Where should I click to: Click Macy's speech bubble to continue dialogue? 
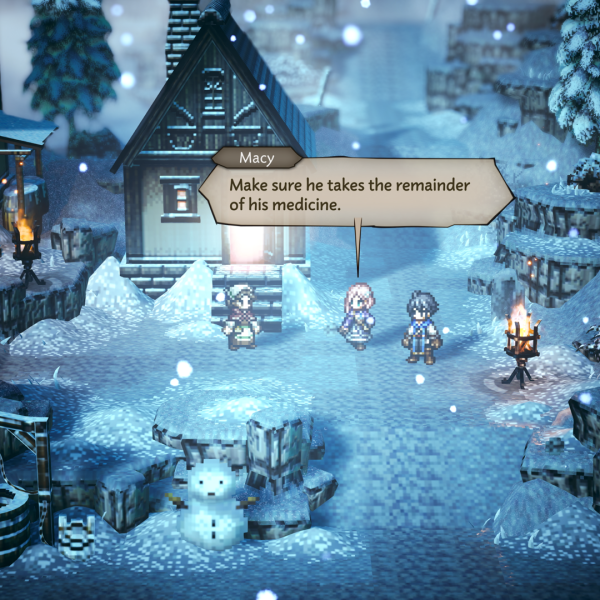coord(355,194)
